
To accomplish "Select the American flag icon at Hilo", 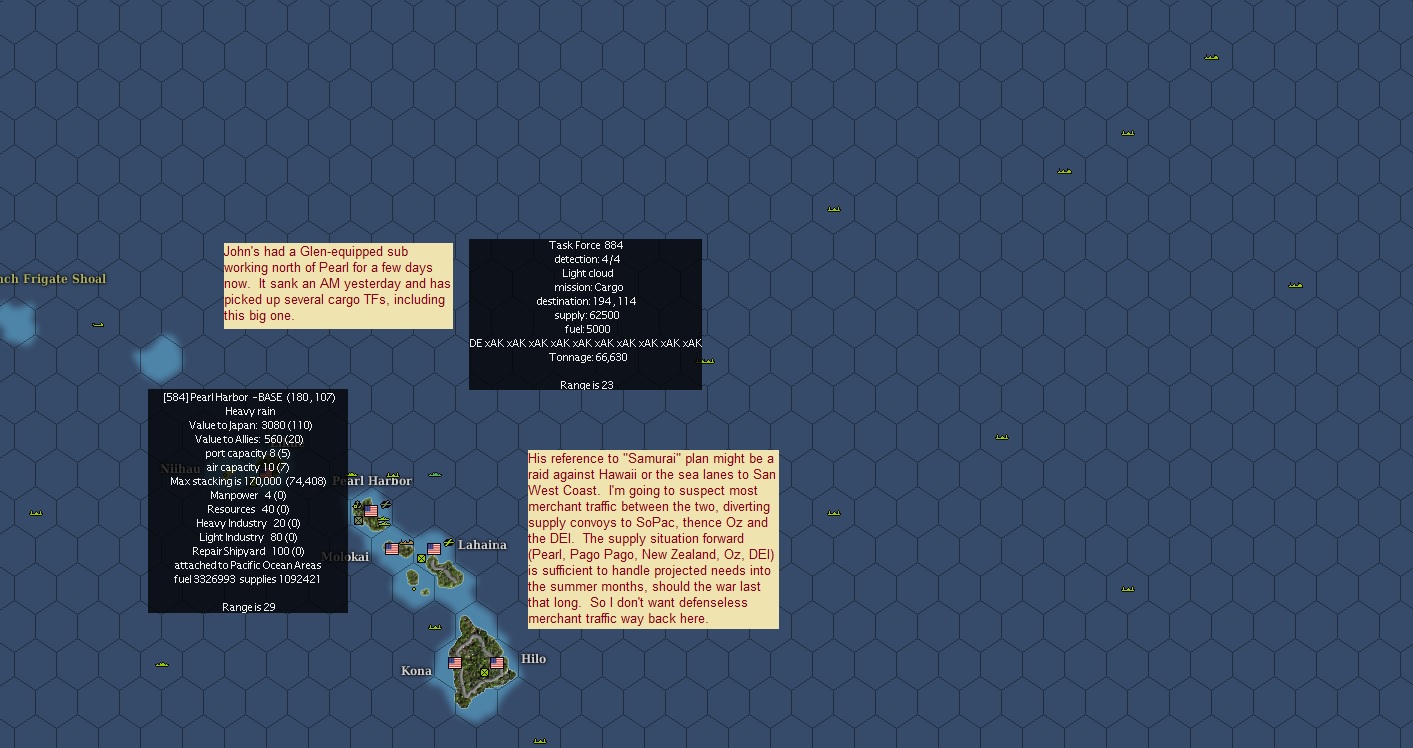I will [496, 664].
